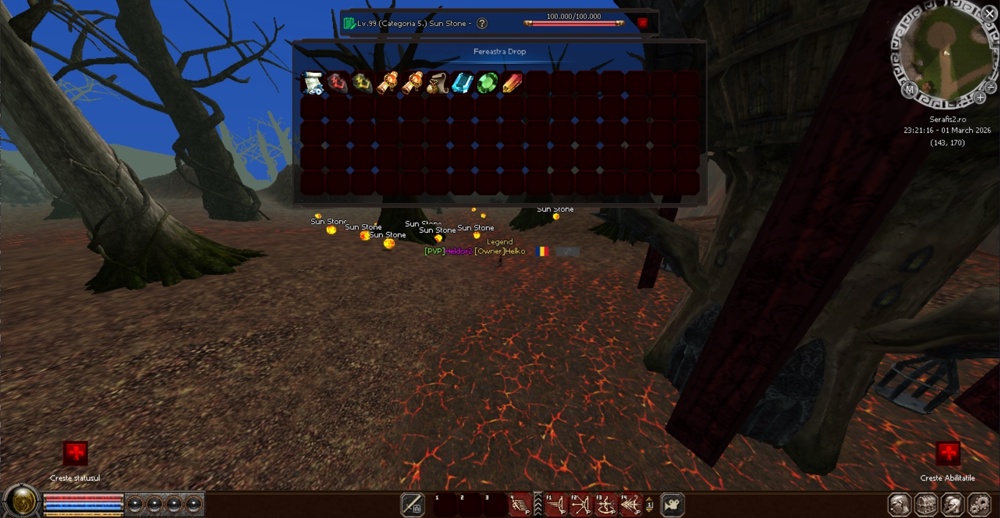Select the tan parchment scroll drop
This screenshot has height=518, width=1000.
[437, 83]
